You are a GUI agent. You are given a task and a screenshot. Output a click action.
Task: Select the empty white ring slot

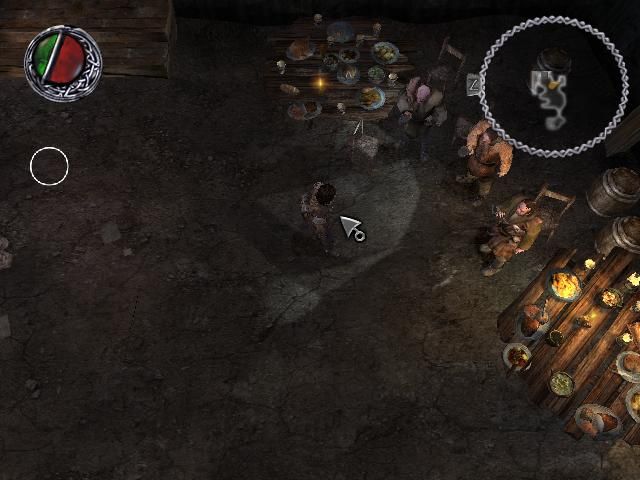coord(49,166)
